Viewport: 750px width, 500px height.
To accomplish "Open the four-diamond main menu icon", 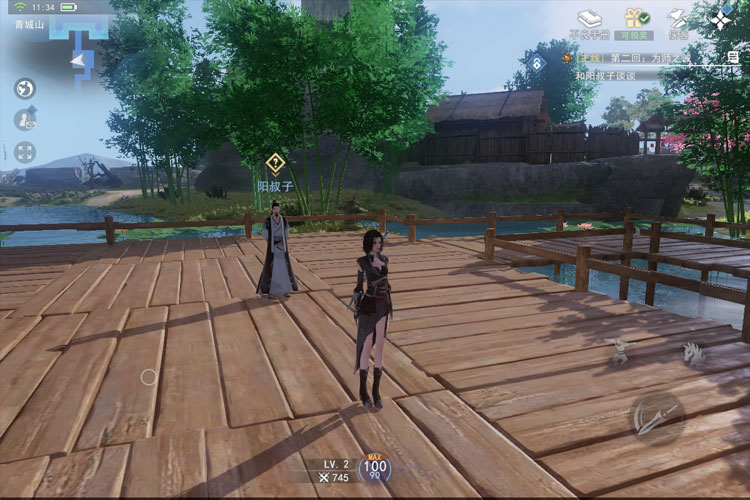I will click(x=721, y=19).
